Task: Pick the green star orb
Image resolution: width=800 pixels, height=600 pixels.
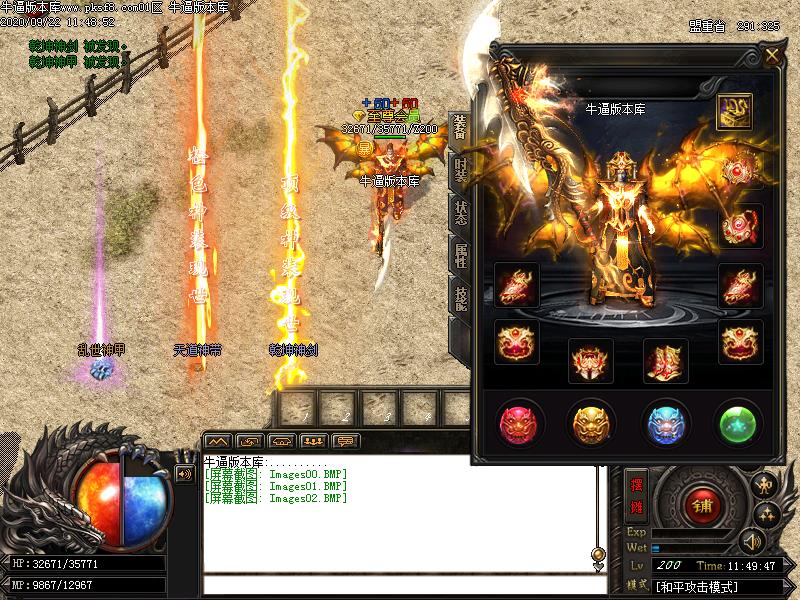Action: (740, 423)
